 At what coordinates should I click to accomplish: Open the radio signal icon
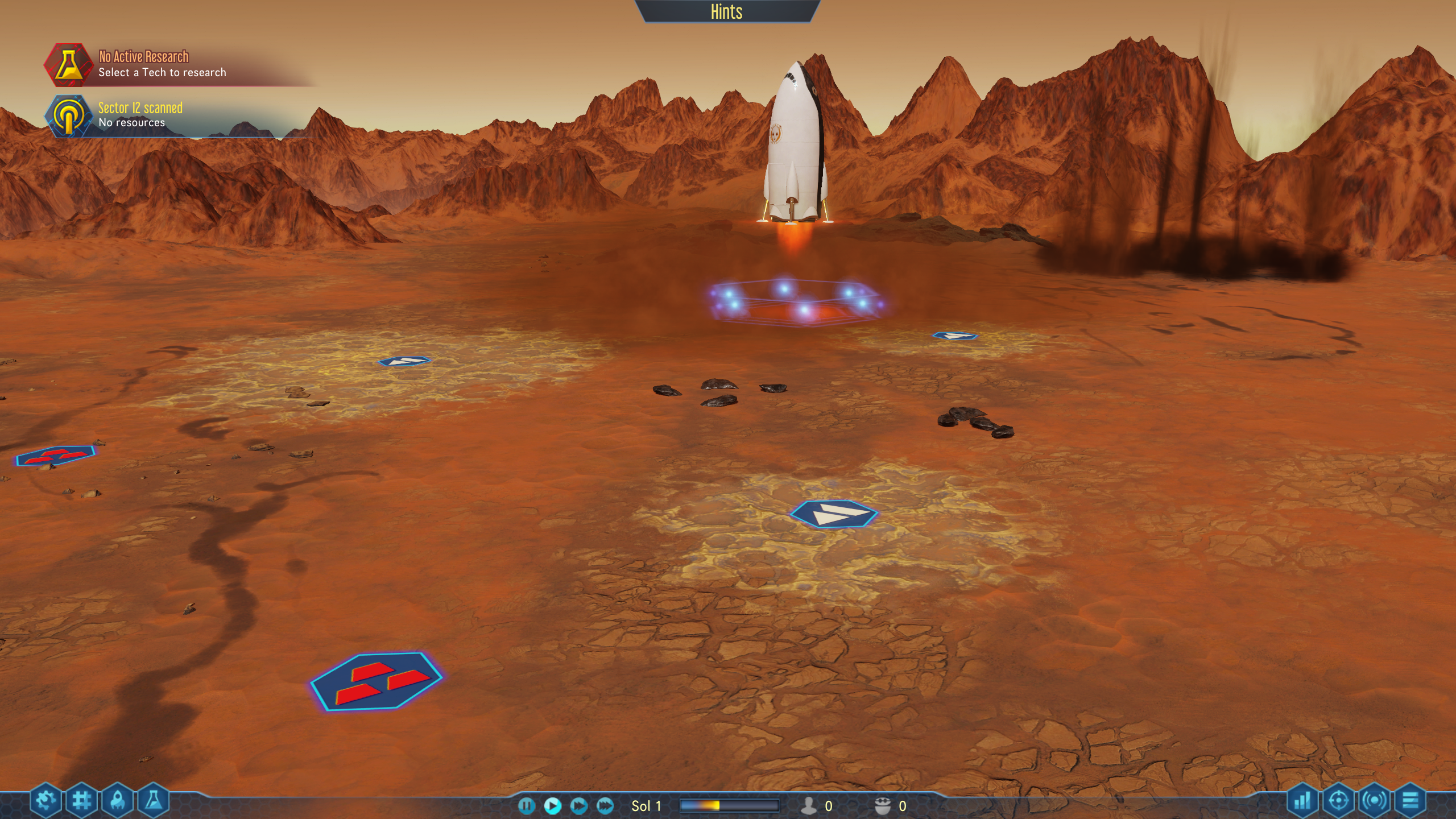click(1375, 801)
